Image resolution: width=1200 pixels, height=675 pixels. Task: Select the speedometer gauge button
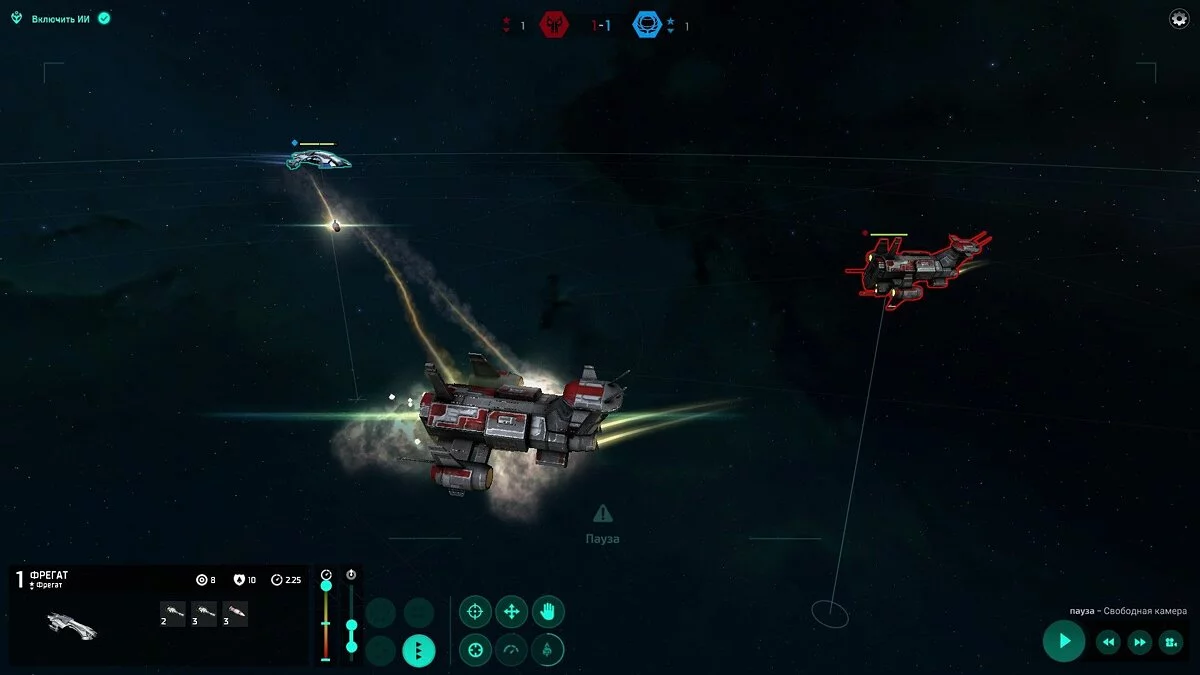pos(511,651)
